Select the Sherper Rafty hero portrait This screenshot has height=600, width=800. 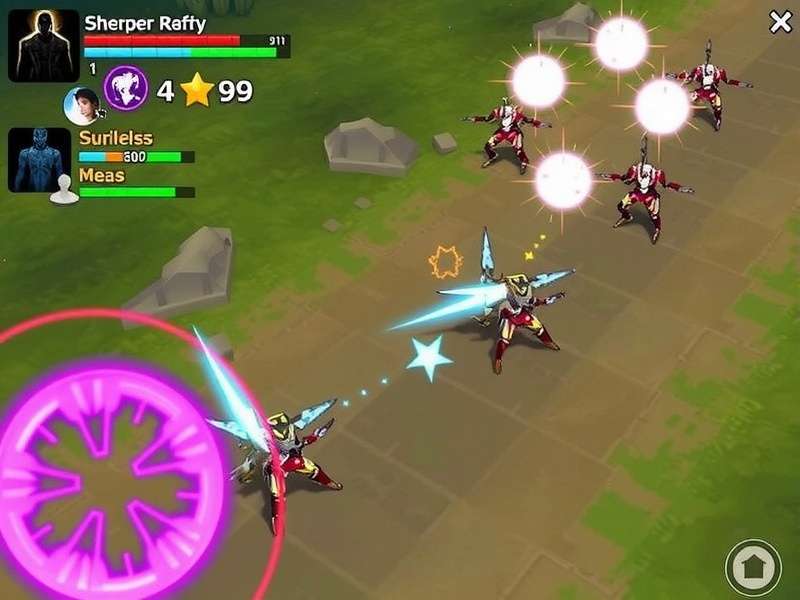[44, 46]
